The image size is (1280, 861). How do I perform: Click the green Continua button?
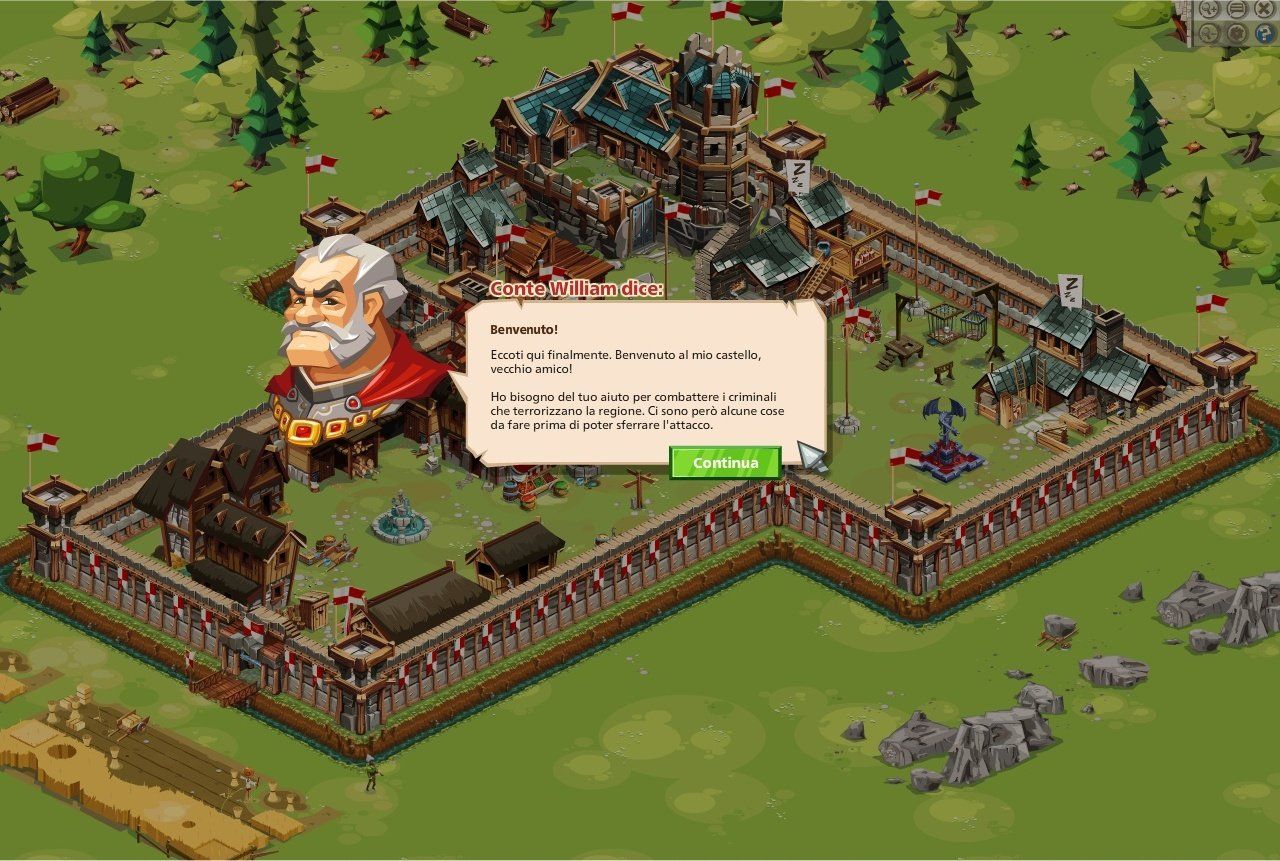tap(725, 463)
